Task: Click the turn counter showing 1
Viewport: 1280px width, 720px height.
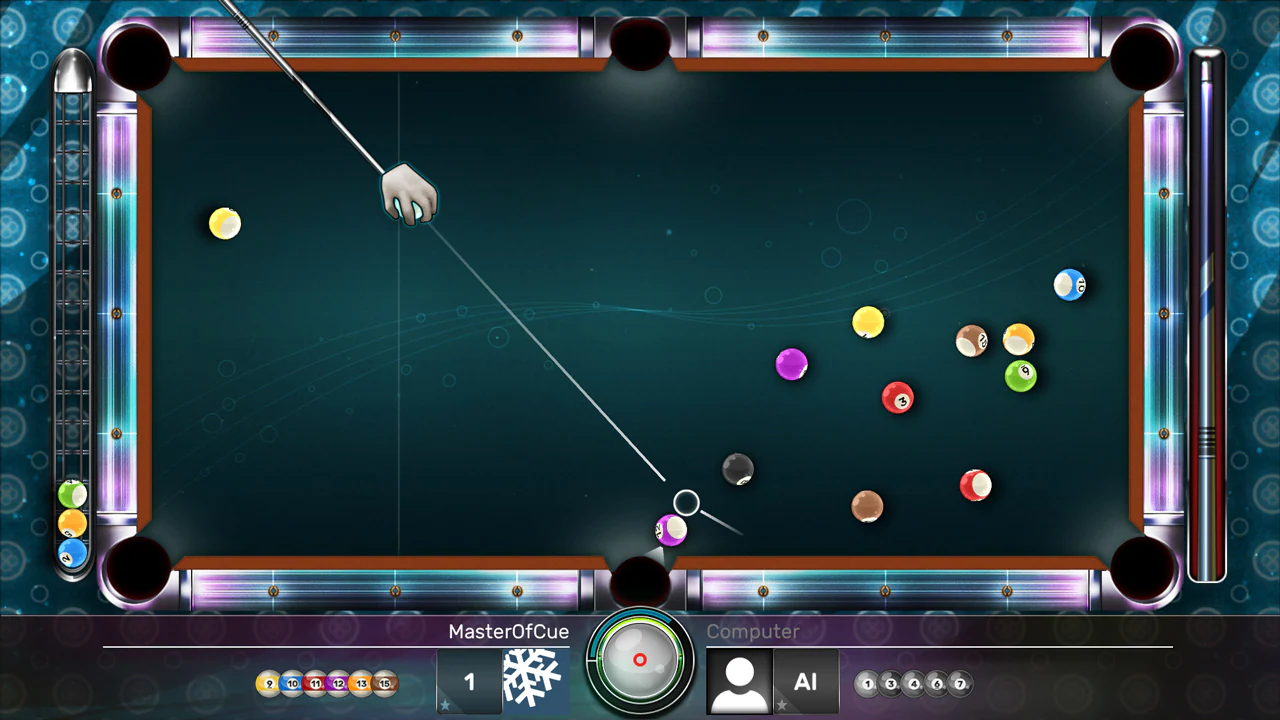Action: click(469, 681)
